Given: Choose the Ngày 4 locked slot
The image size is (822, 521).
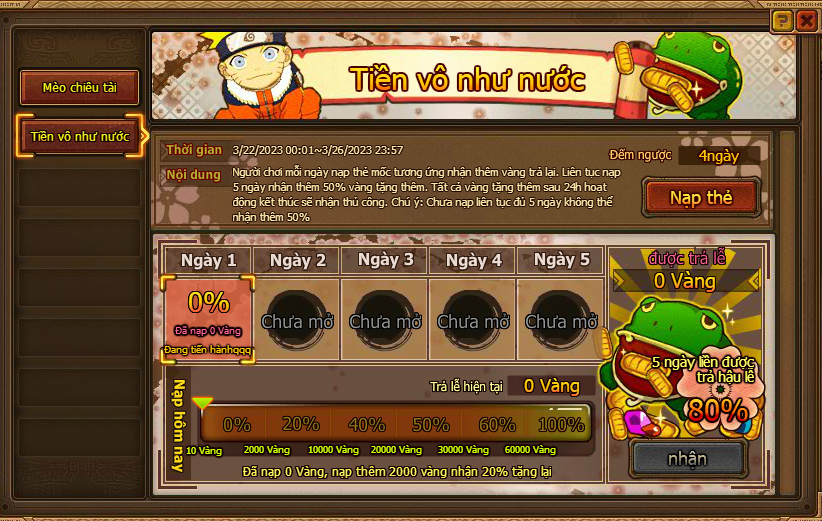Looking at the screenshot, I should [x=473, y=318].
